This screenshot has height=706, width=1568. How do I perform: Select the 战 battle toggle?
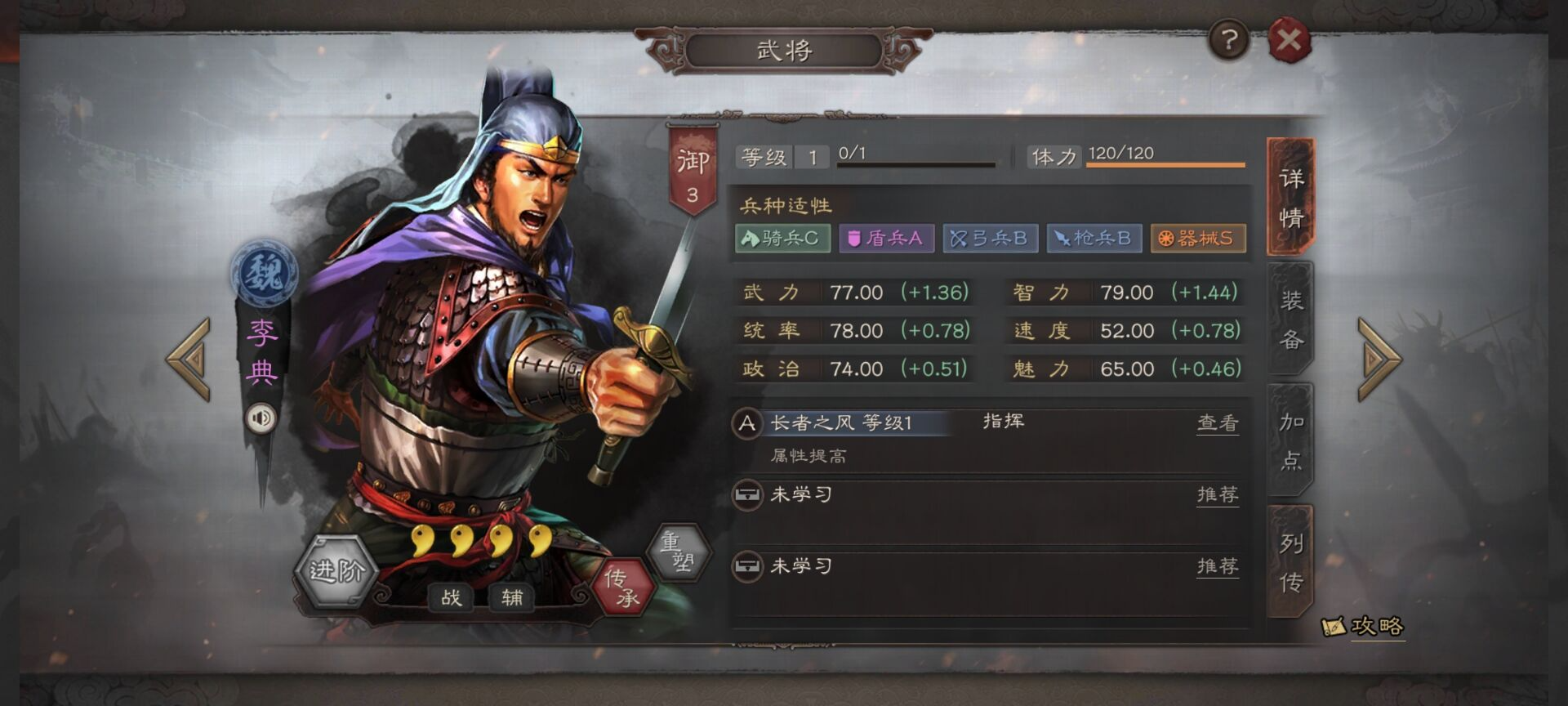pyautogui.click(x=451, y=597)
